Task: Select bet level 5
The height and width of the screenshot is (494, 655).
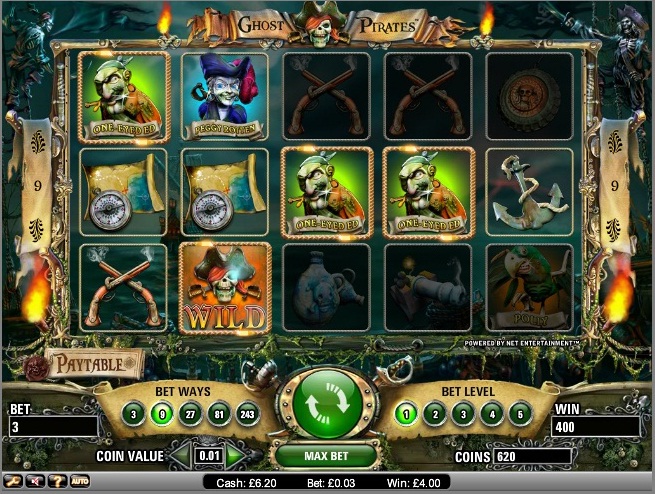Action: pos(517,414)
